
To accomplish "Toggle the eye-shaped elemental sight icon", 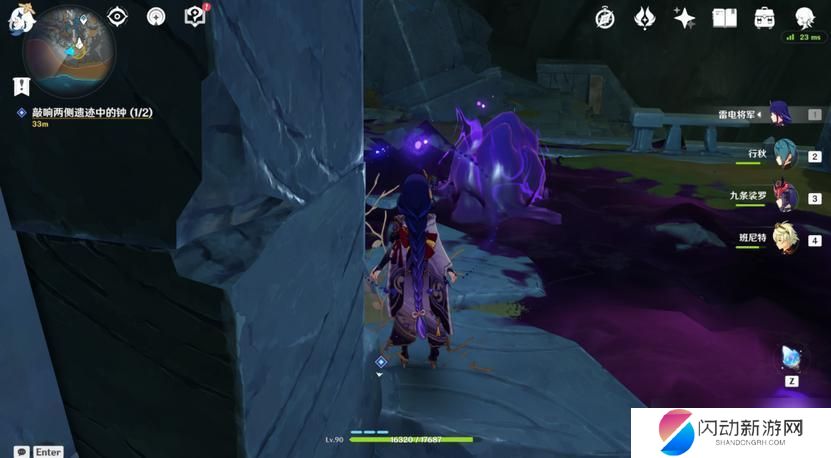I will (x=118, y=16).
